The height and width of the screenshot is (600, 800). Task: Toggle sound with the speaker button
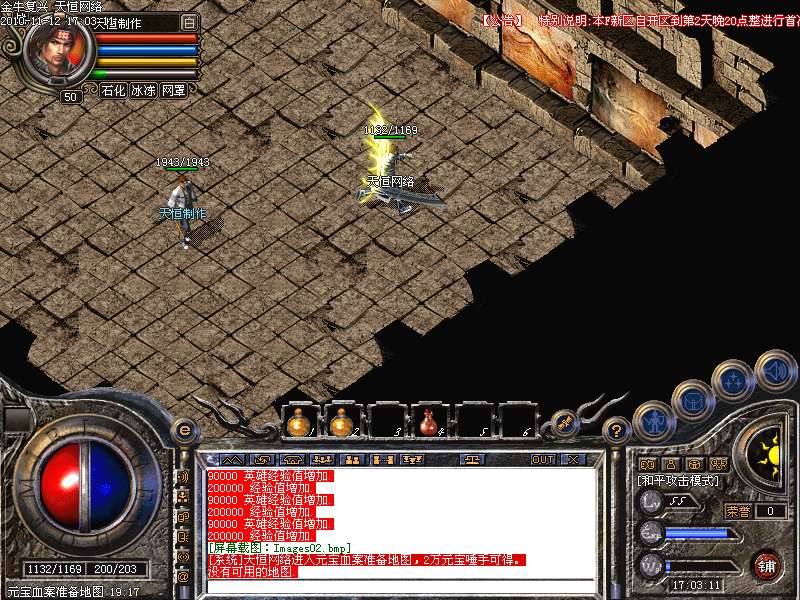pos(774,369)
